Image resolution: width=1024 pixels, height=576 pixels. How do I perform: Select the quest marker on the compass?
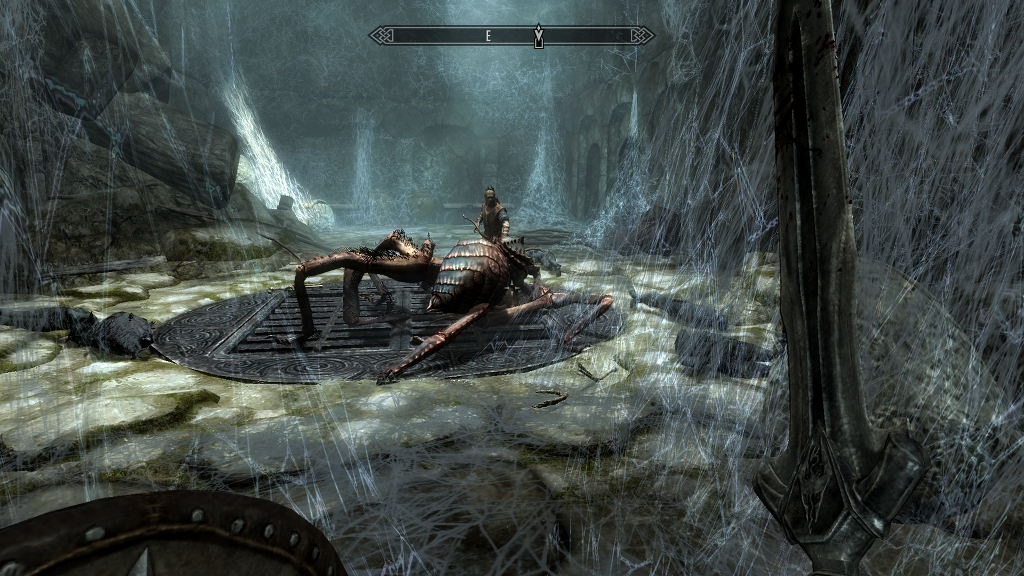point(538,35)
